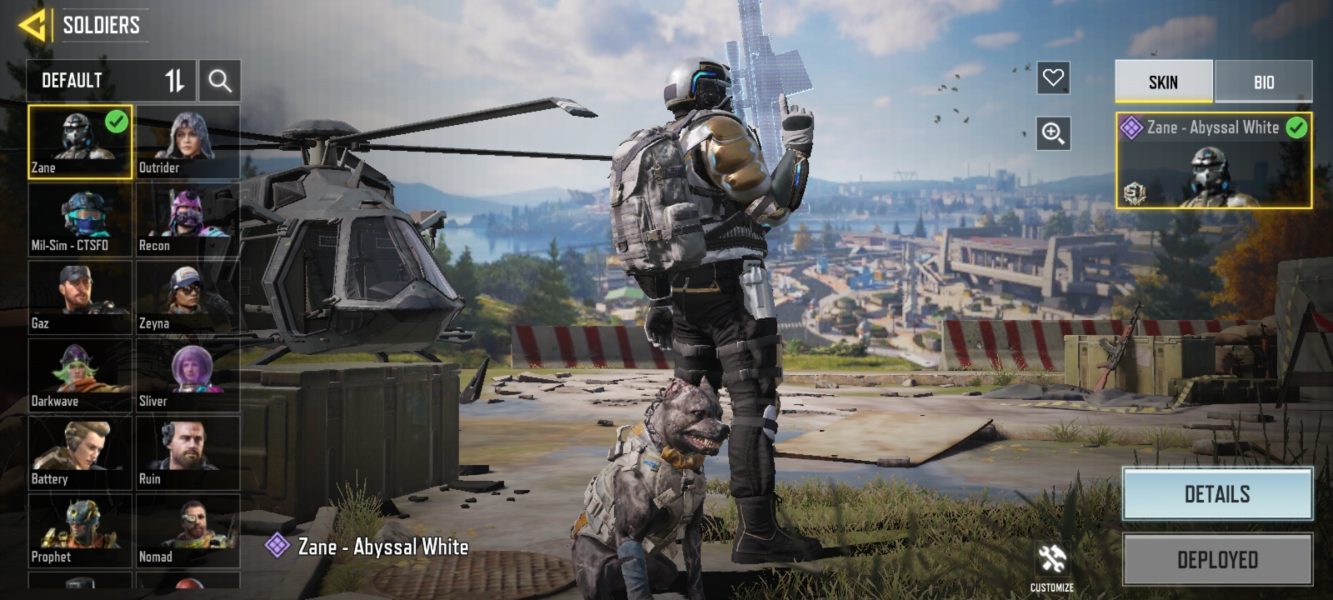Select the Zeyna soldier tile
This screenshot has width=1333, height=600.
pyautogui.click(x=187, y=298)
